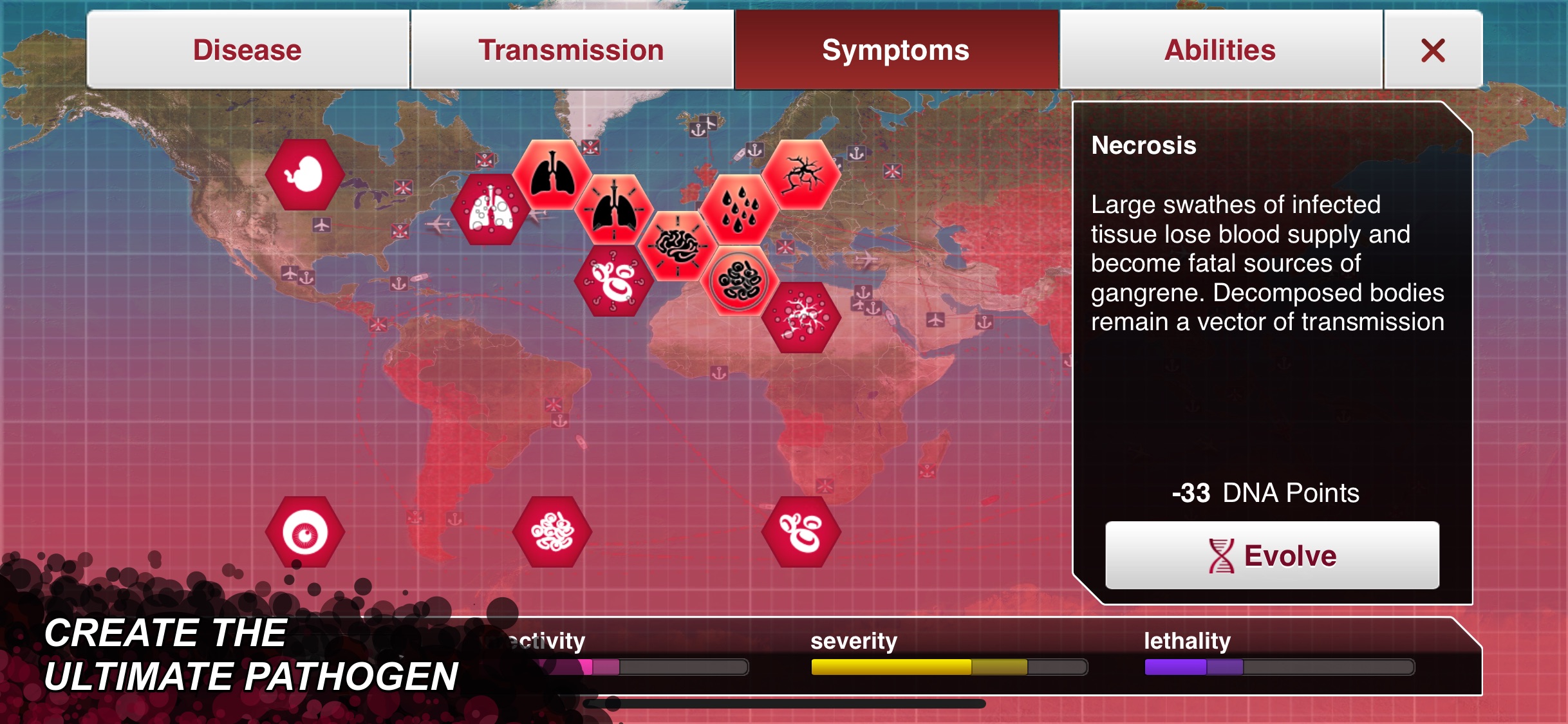Image resolution: width=1568 pixels, height=724 pixels.
Task: Switch to the Disease tab
Action: point(247,49)
